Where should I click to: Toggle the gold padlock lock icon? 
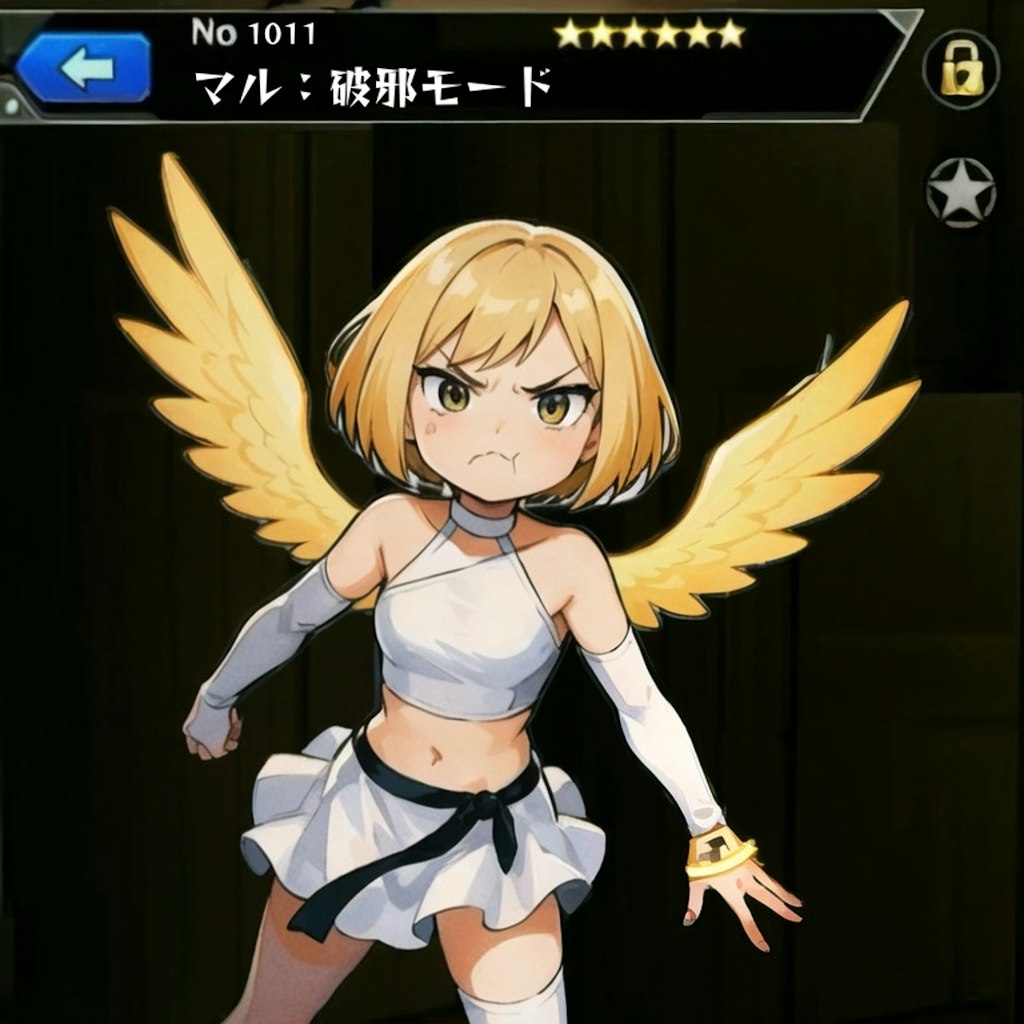pos(961,69)
